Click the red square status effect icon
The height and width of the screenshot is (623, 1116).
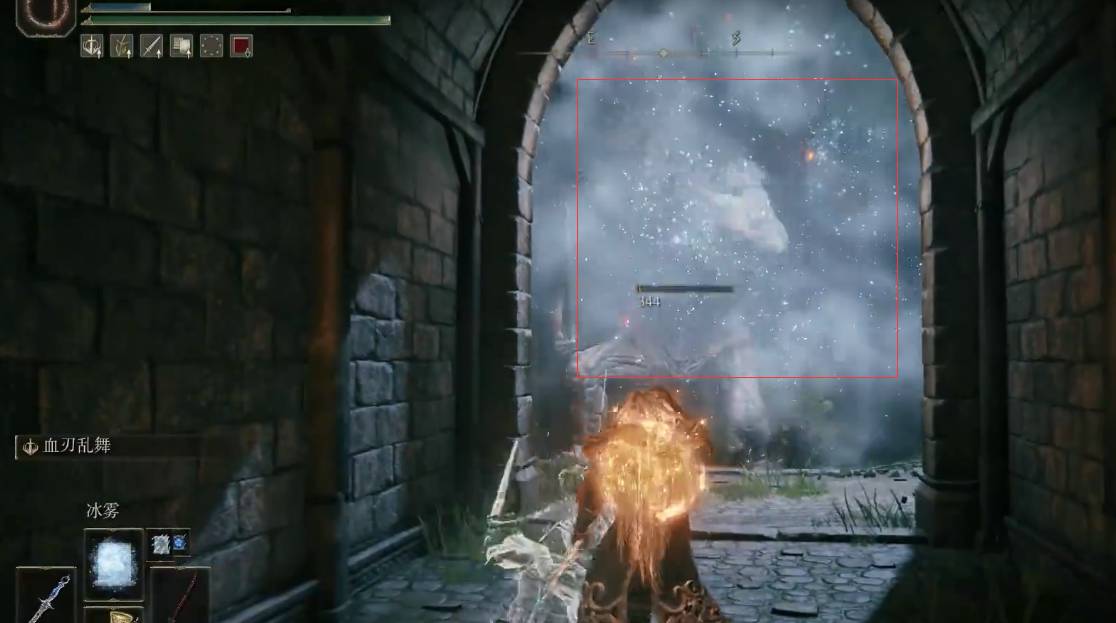pyautogui.click(x=241, y=45)
